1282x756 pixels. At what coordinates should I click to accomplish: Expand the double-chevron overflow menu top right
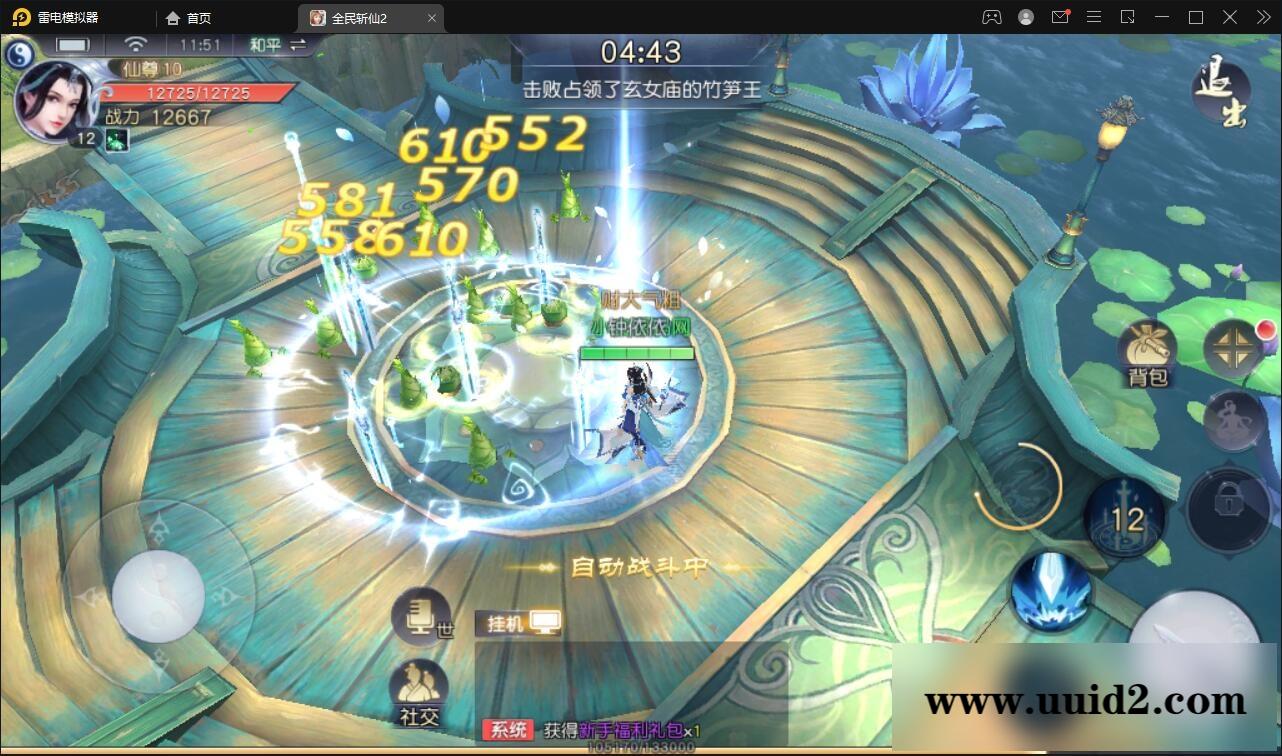(1262, 17)
